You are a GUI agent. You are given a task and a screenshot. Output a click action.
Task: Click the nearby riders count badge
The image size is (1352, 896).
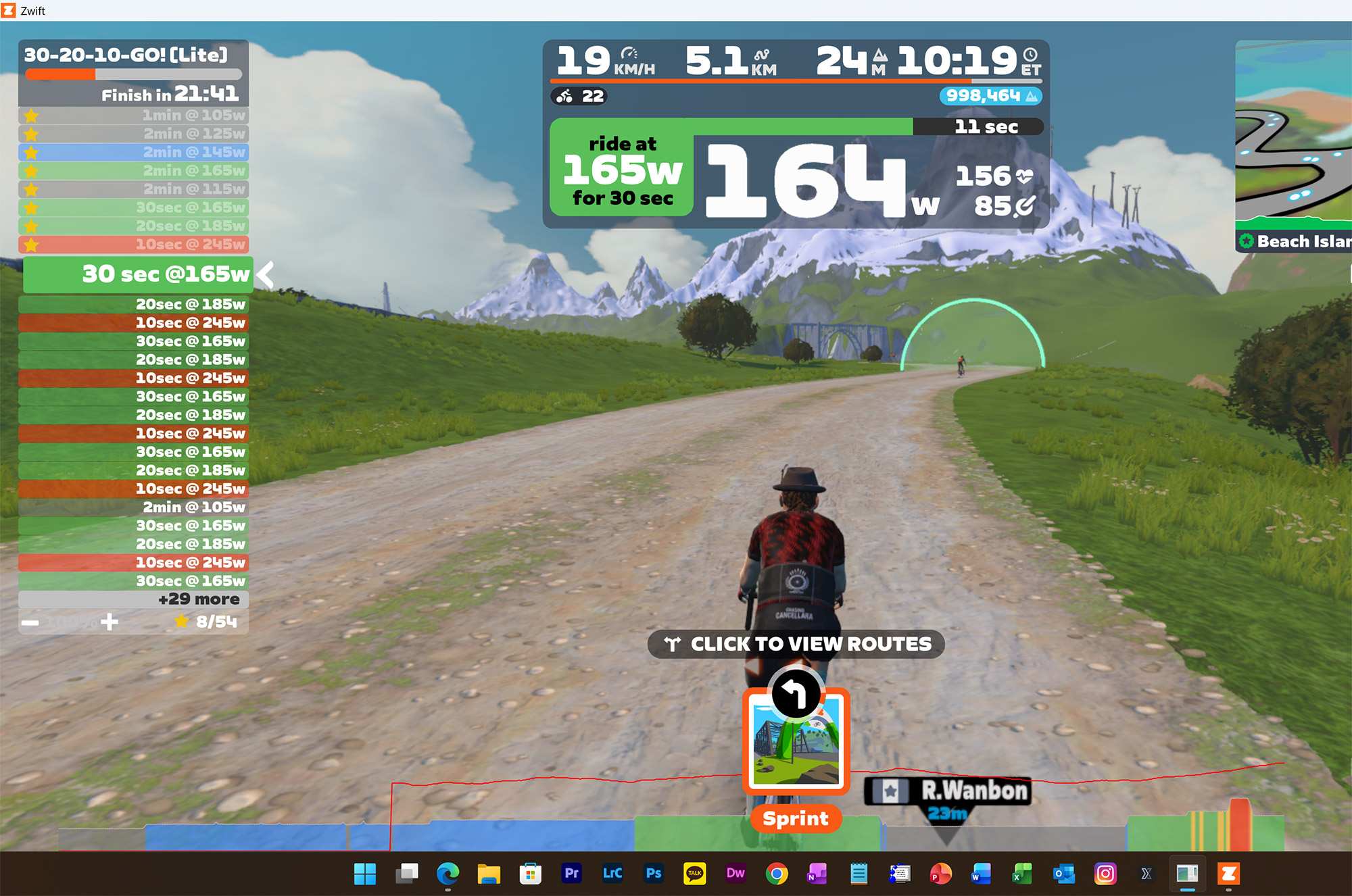pos(579,97)
